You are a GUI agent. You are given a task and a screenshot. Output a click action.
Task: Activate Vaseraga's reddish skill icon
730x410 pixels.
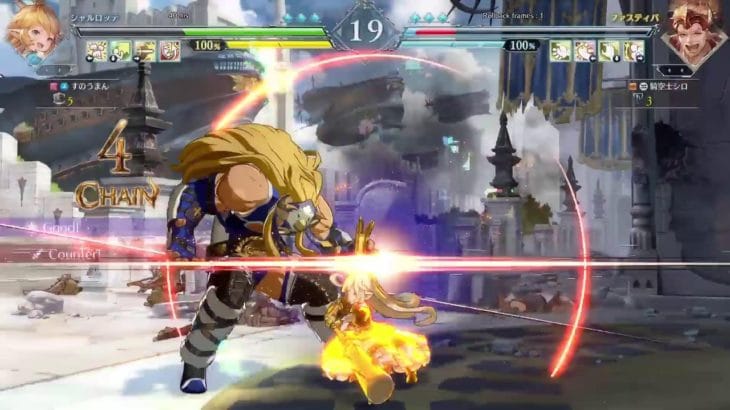pos(585,51)
